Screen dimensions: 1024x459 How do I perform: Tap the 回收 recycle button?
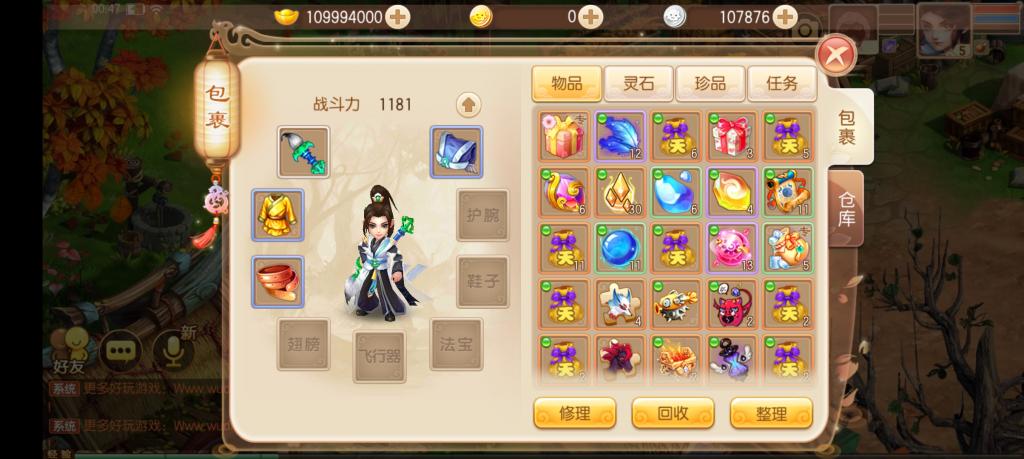[x=672, y=413]
